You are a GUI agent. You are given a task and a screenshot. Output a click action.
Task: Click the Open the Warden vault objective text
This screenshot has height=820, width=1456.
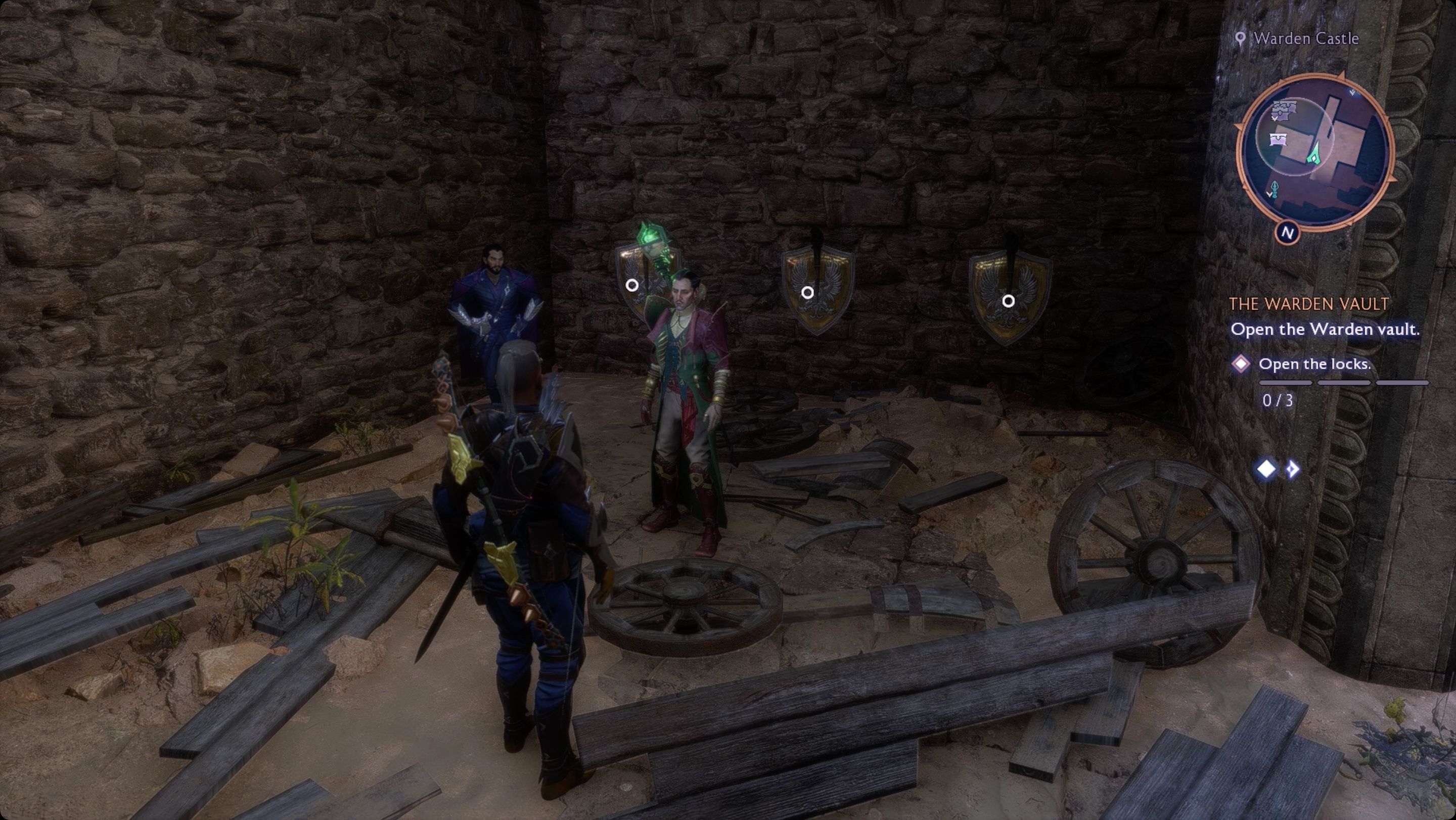[x=1326, y=329]
